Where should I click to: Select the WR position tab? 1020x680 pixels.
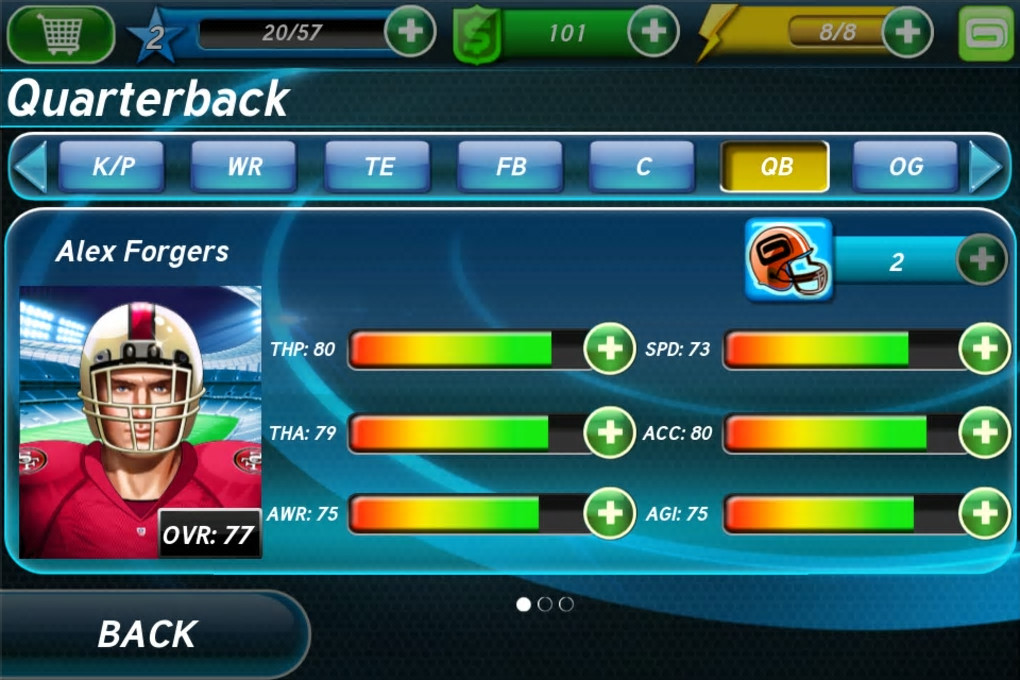click(244, 167)
